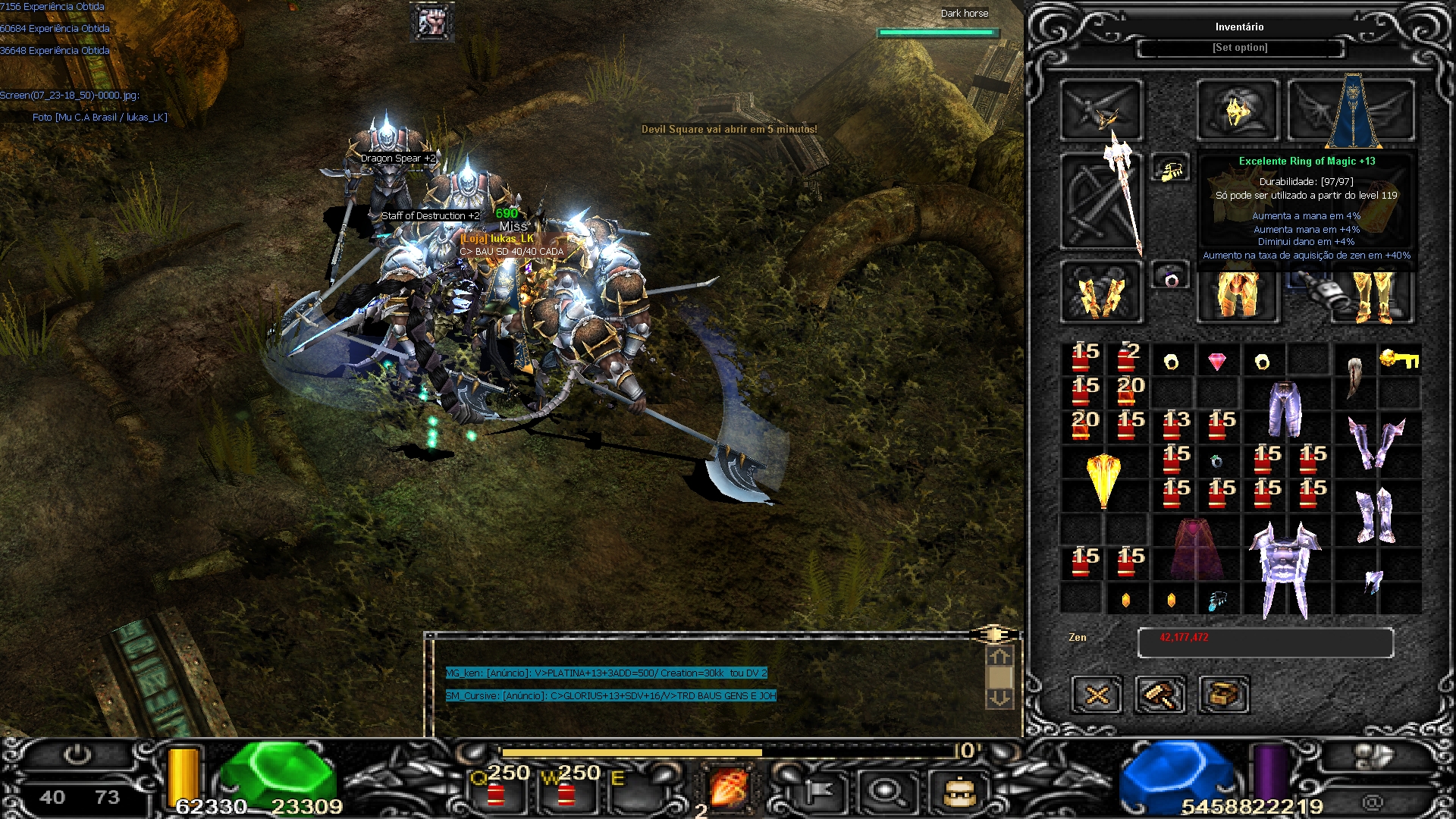This screenshot has height=819, width=1456.
Task: Close the inventory with the X button
Action: [1097, 694]
